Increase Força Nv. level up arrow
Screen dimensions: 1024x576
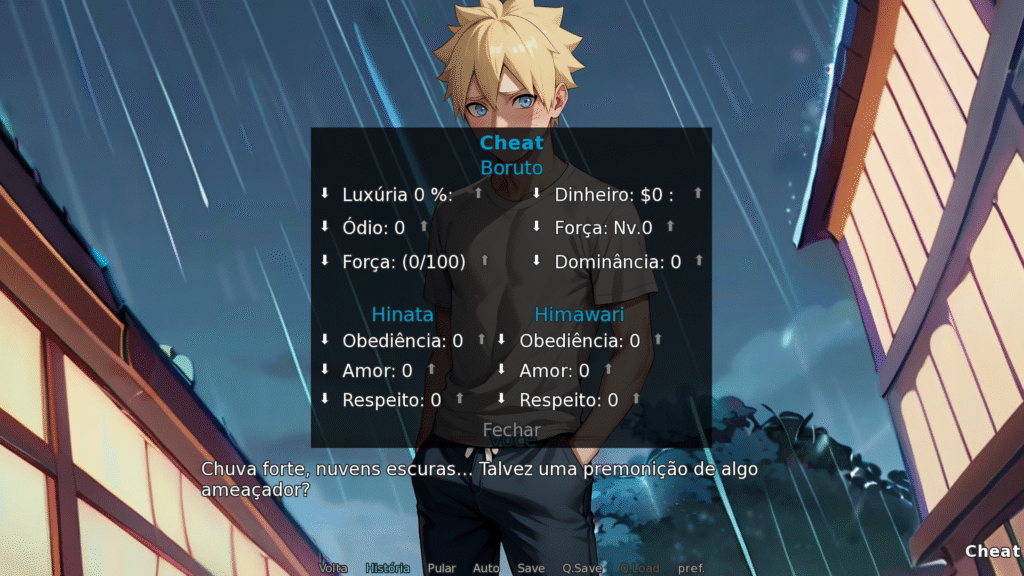pyautogui.click(x=670, y=227)
